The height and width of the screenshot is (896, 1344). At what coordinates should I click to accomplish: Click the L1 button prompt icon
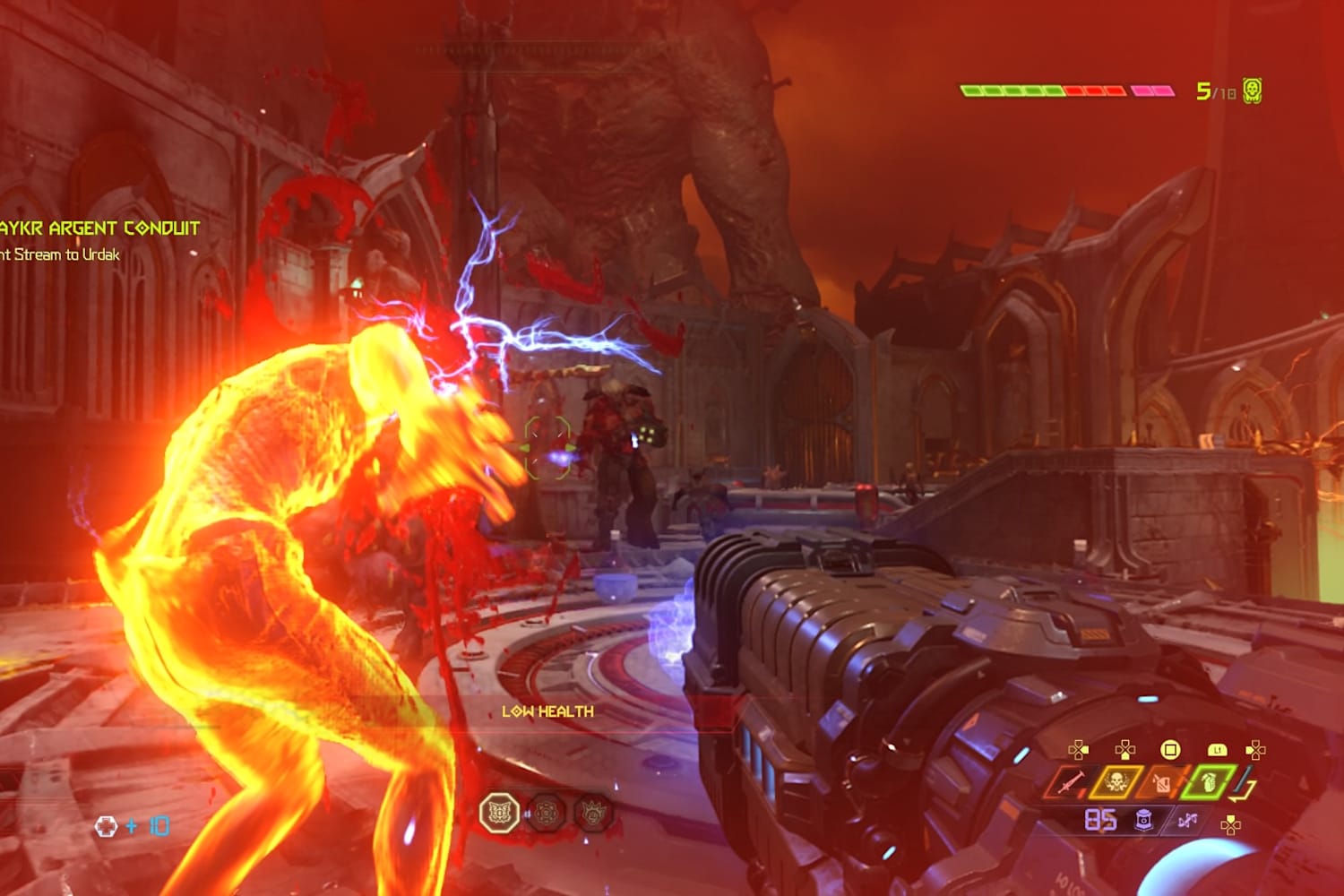[x=1218, y=748]
